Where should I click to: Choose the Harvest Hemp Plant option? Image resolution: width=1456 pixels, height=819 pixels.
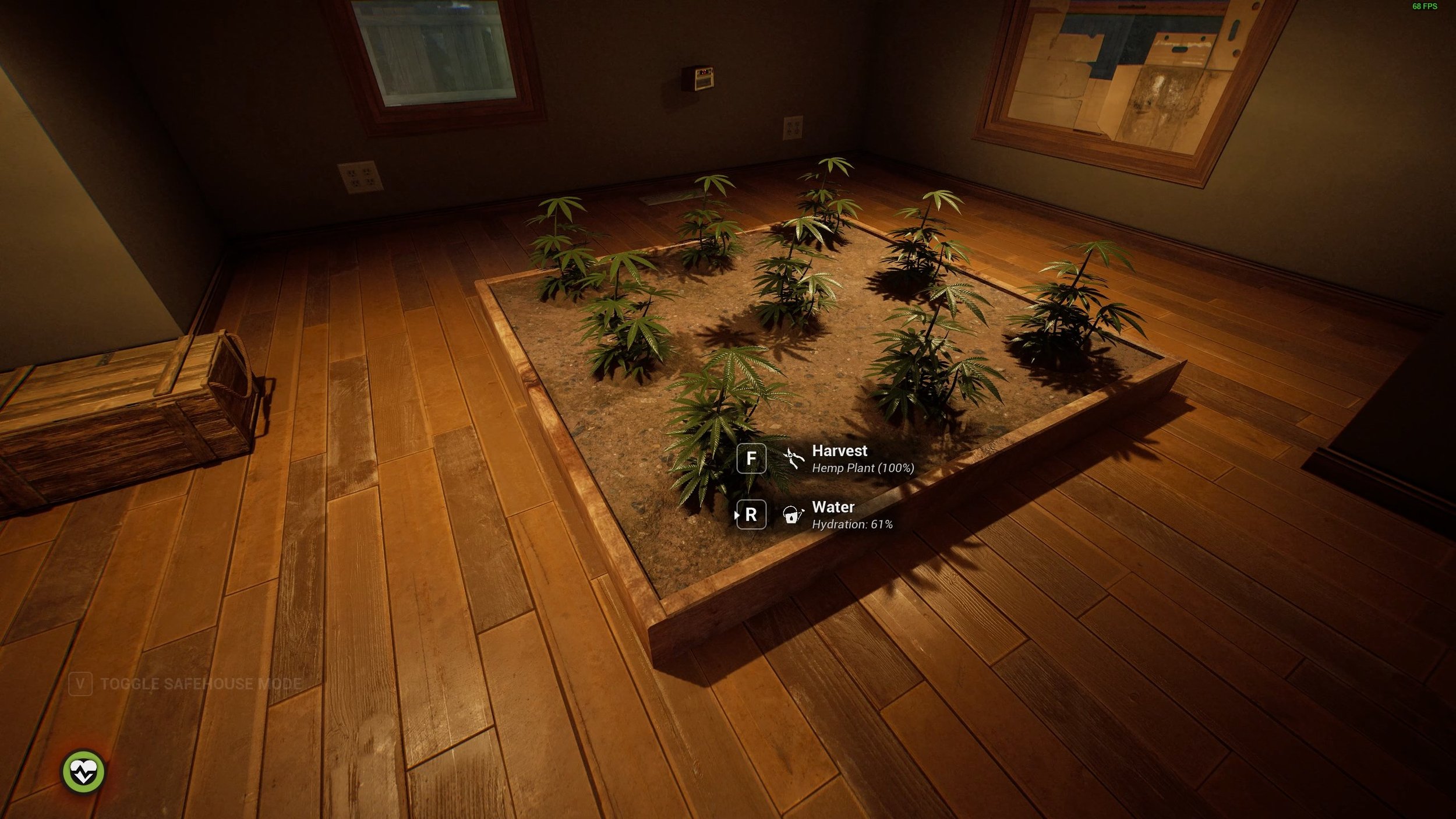839,458
